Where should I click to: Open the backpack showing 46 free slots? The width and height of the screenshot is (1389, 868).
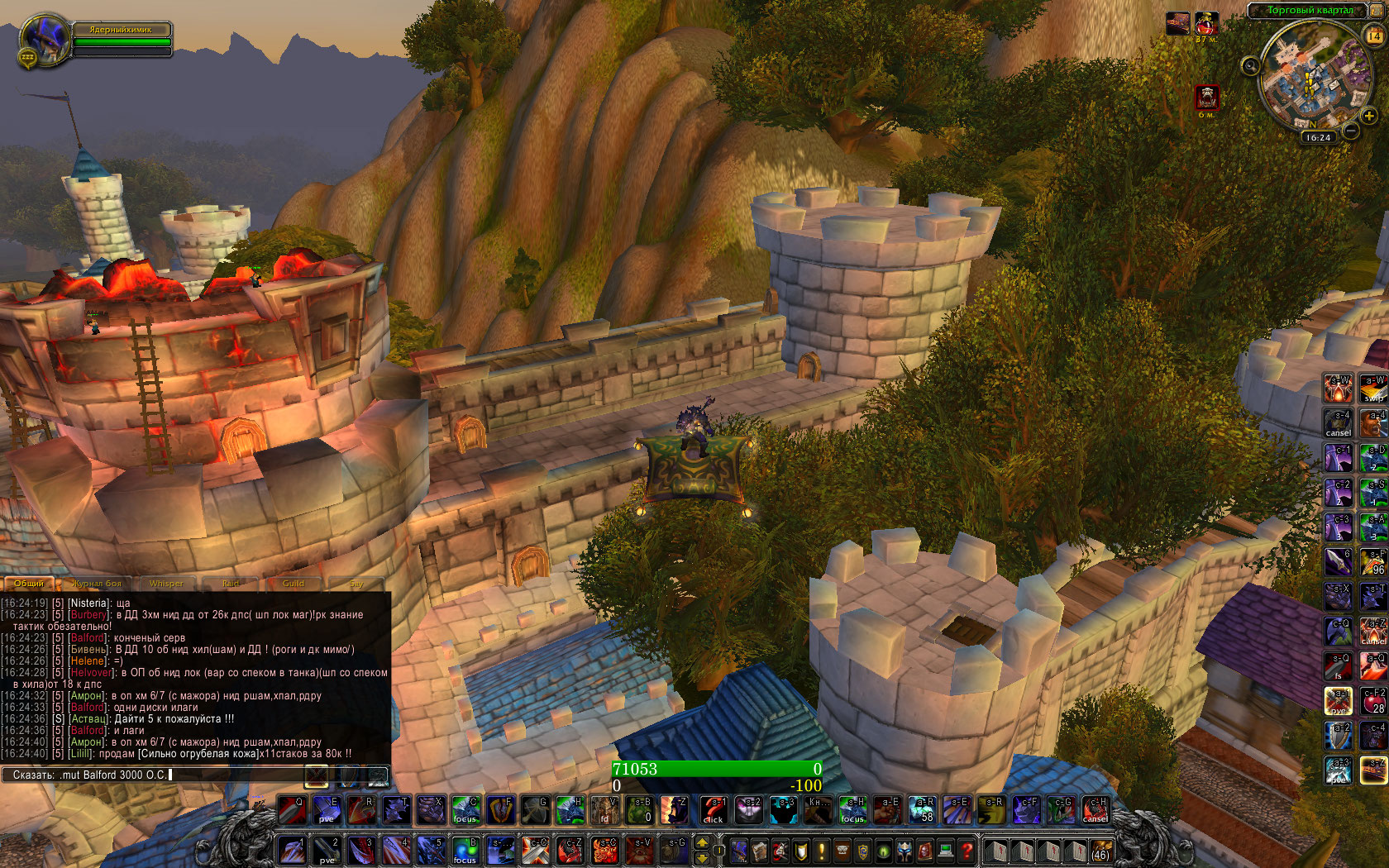1100,850
